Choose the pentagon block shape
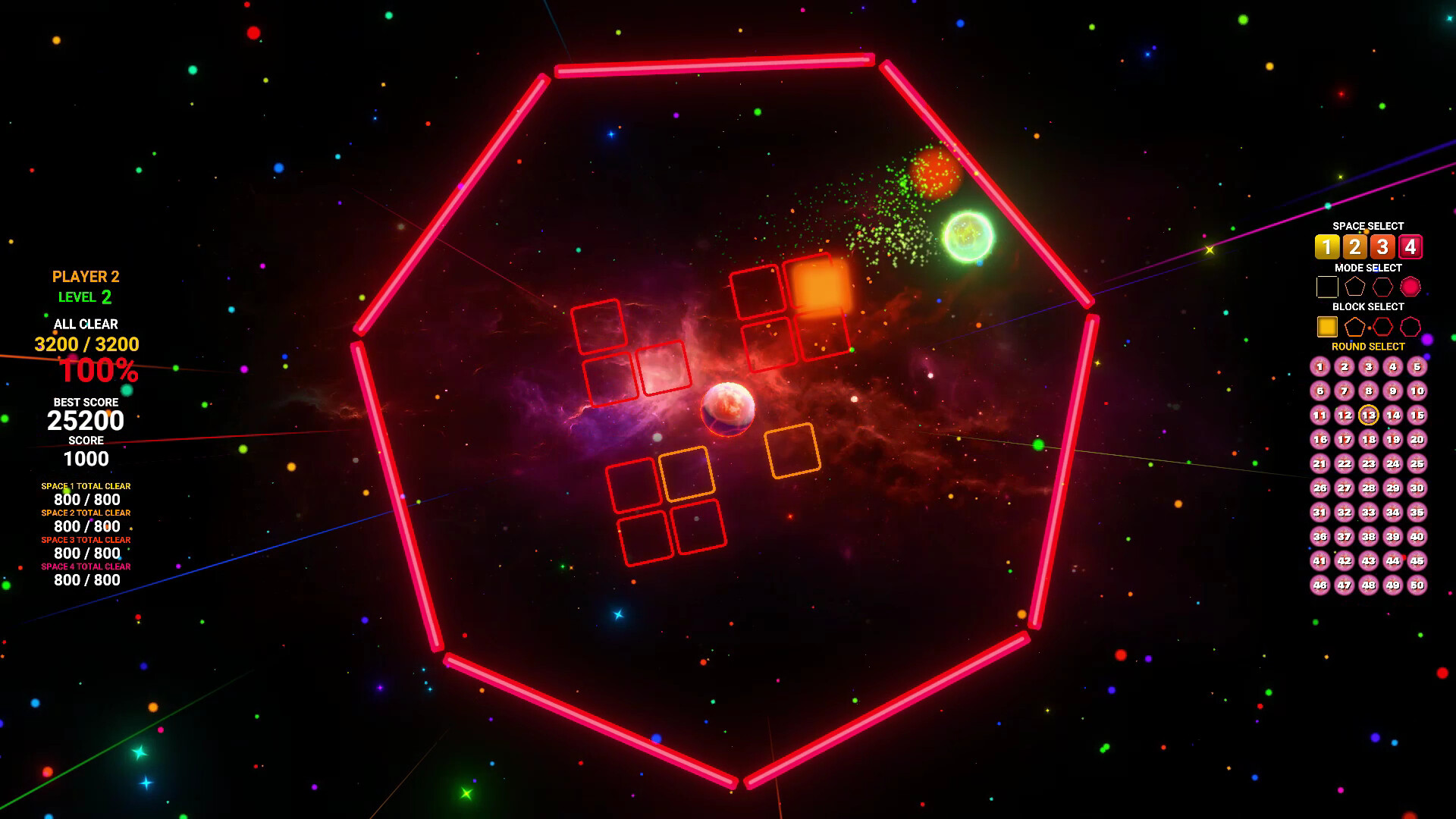This screenshot has height=819, width=1456. point(1355,327)
